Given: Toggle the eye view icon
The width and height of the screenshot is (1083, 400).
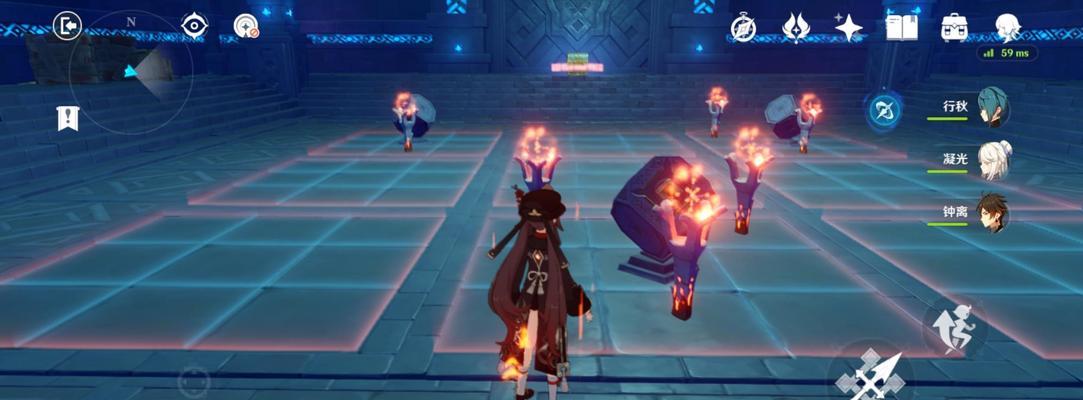Looking at the screenshot, I should click(x=194, y=25).
